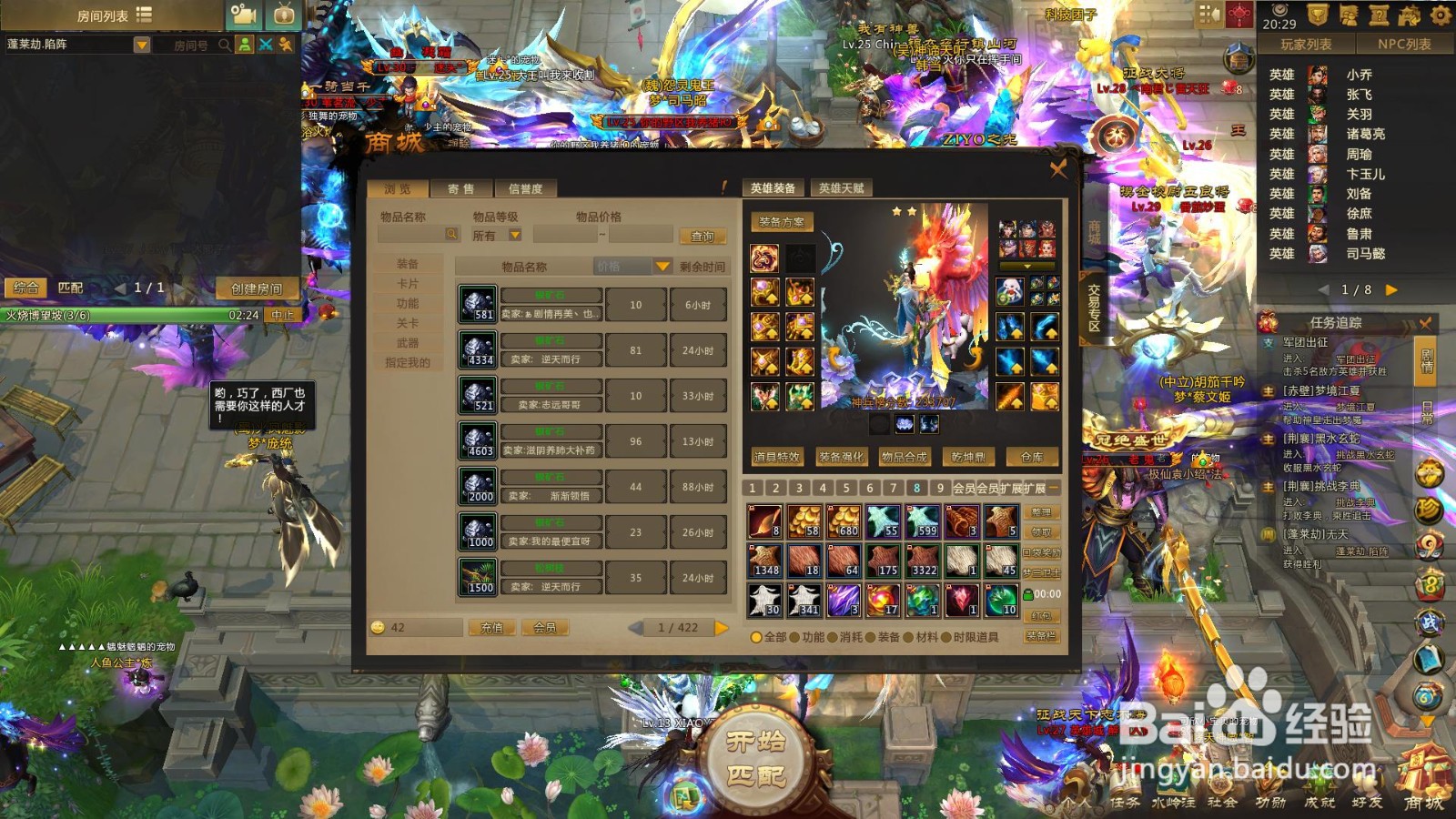Click the item name input field
1456x819 pixels.
point(409,236)
